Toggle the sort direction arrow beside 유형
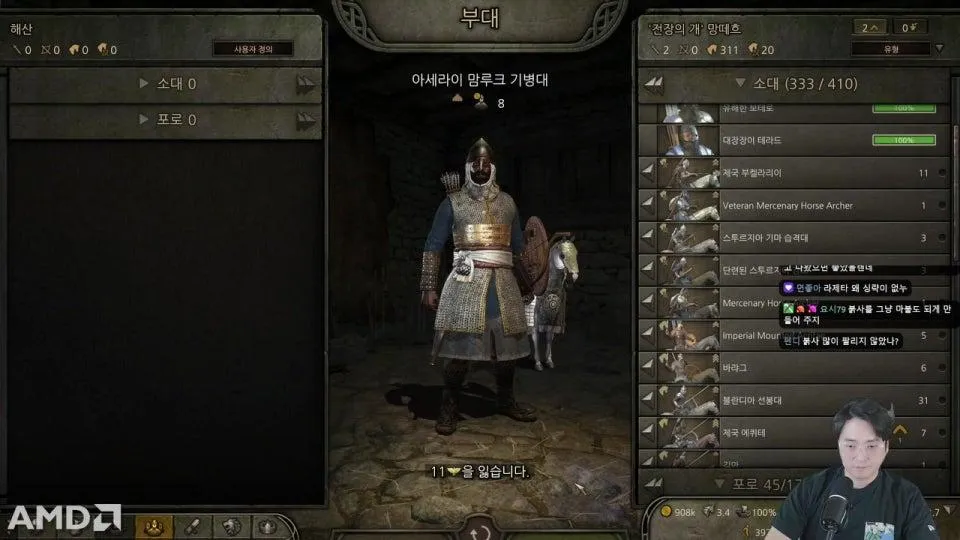The image size is (960, 540). (938, 49)
